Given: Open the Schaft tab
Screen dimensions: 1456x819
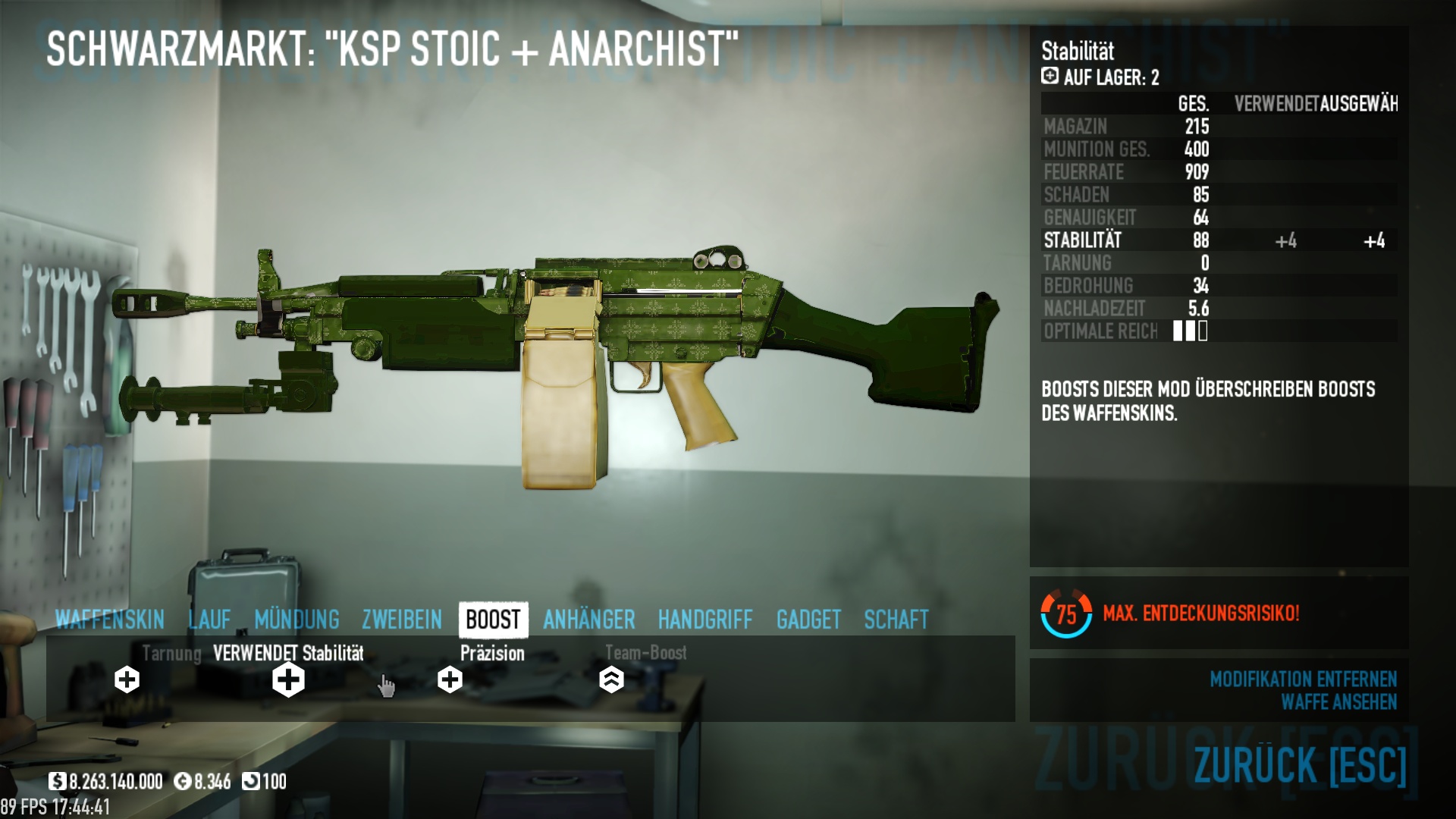Looking at the screenshot, I should click(896, 620).
